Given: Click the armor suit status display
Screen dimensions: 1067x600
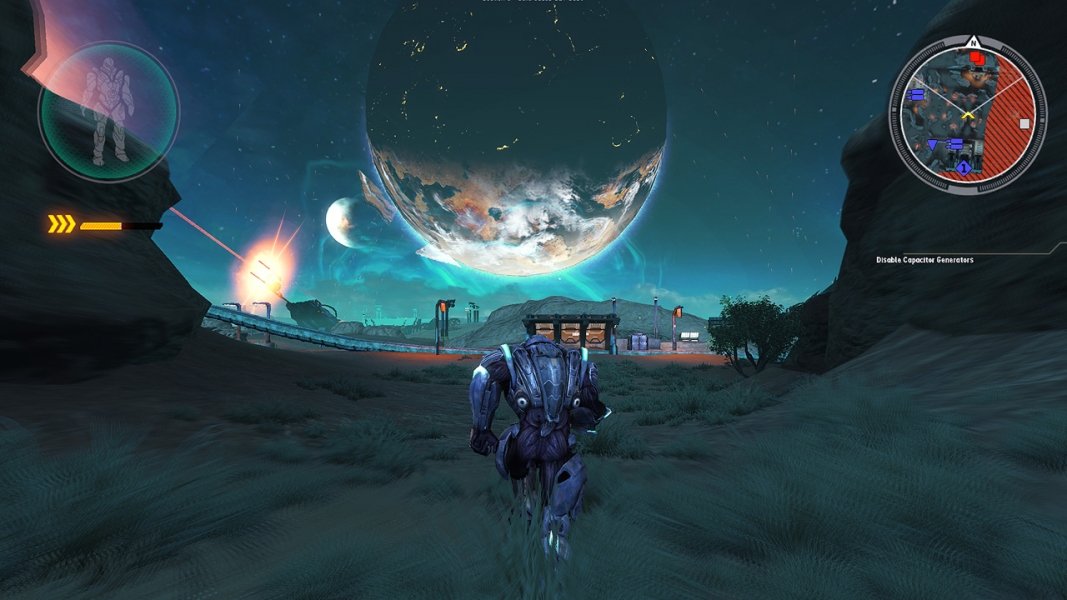Looking at the screenshot, I should [x=107, y=111].
